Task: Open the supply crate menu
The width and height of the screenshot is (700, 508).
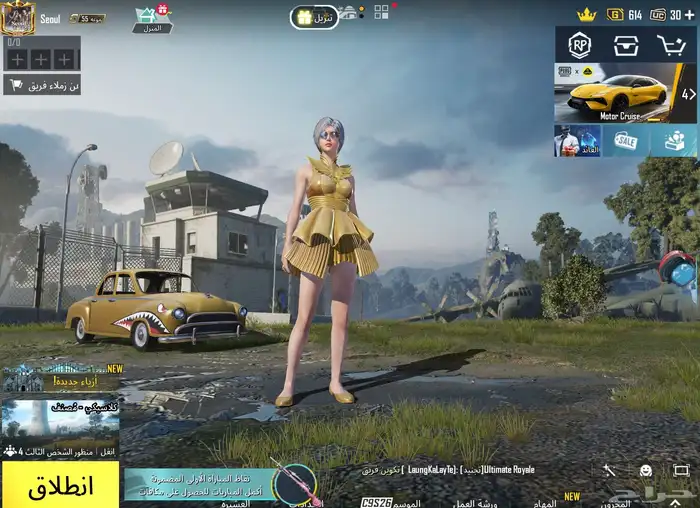Action: pyautogui.click(x=626, y=45)
